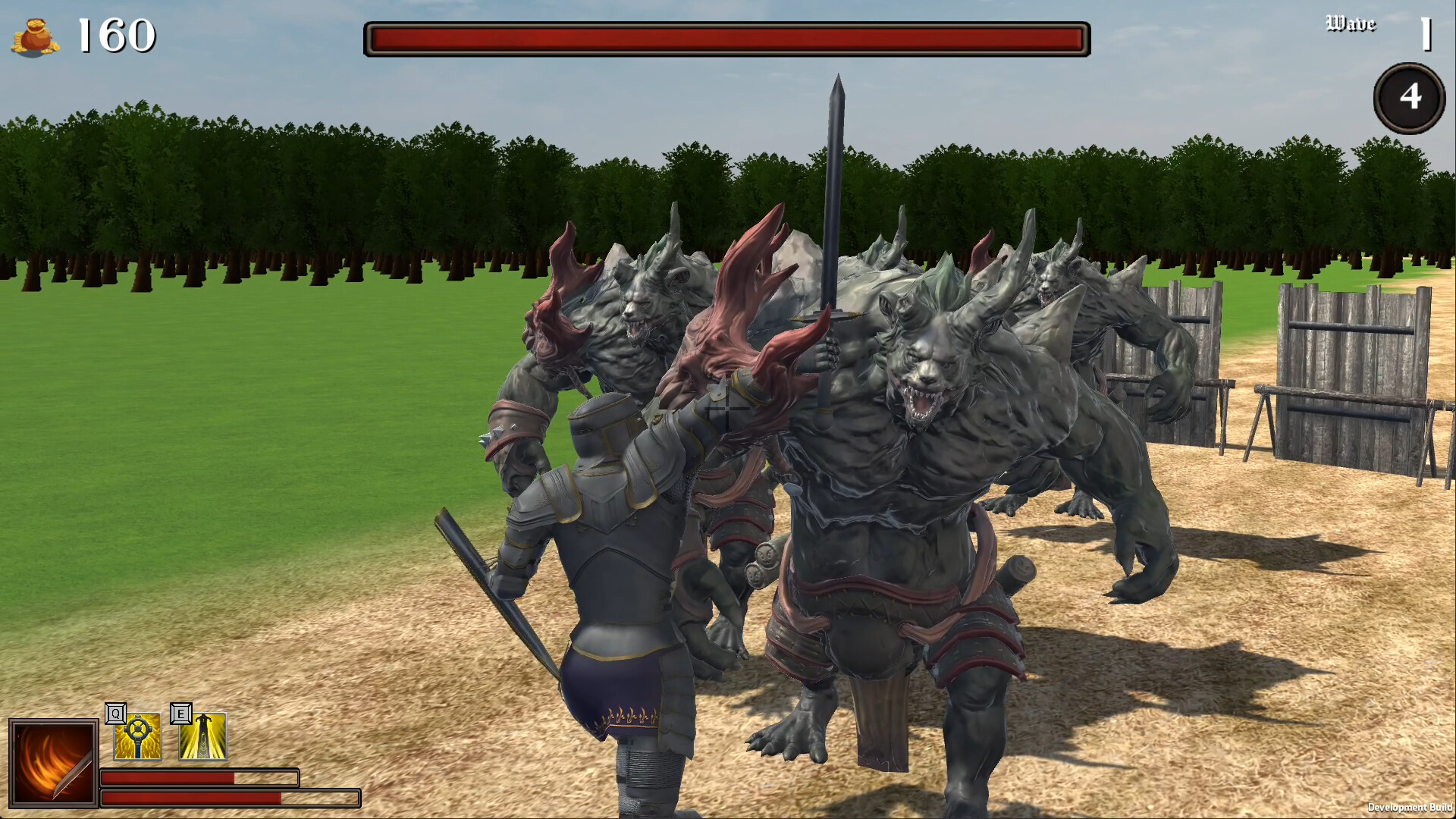Click the crosshair at screen center
The height and width of the screenshot is (819, 1456).
tap(726, 409)
